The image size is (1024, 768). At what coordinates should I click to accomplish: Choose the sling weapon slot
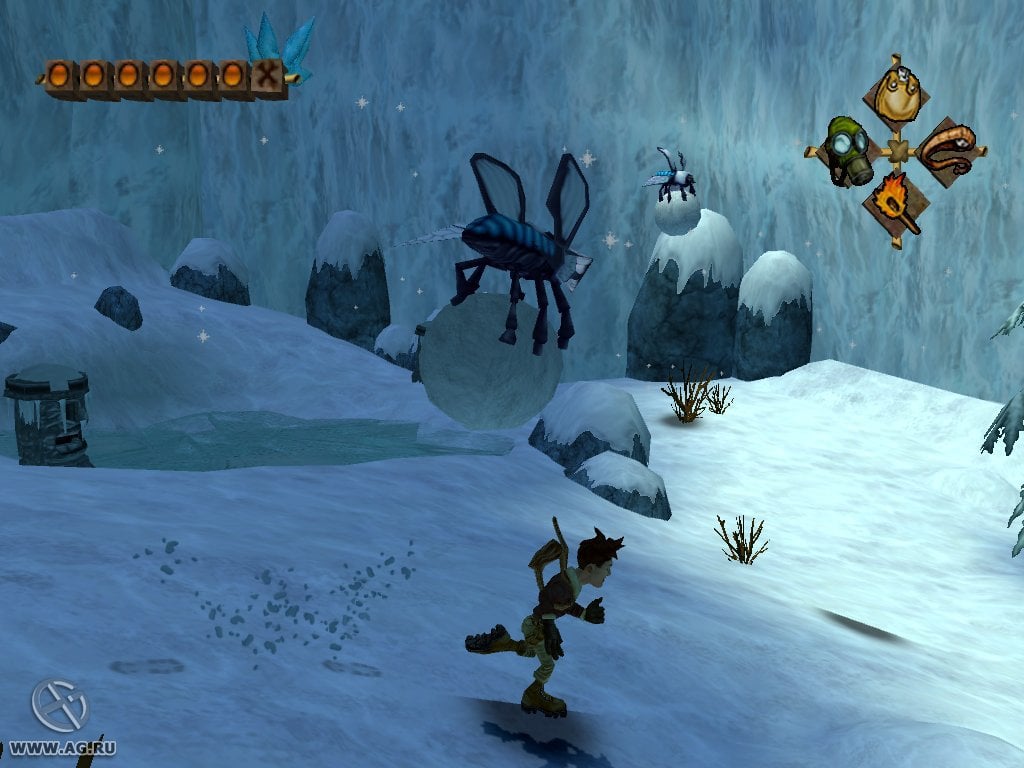(947, 151)
